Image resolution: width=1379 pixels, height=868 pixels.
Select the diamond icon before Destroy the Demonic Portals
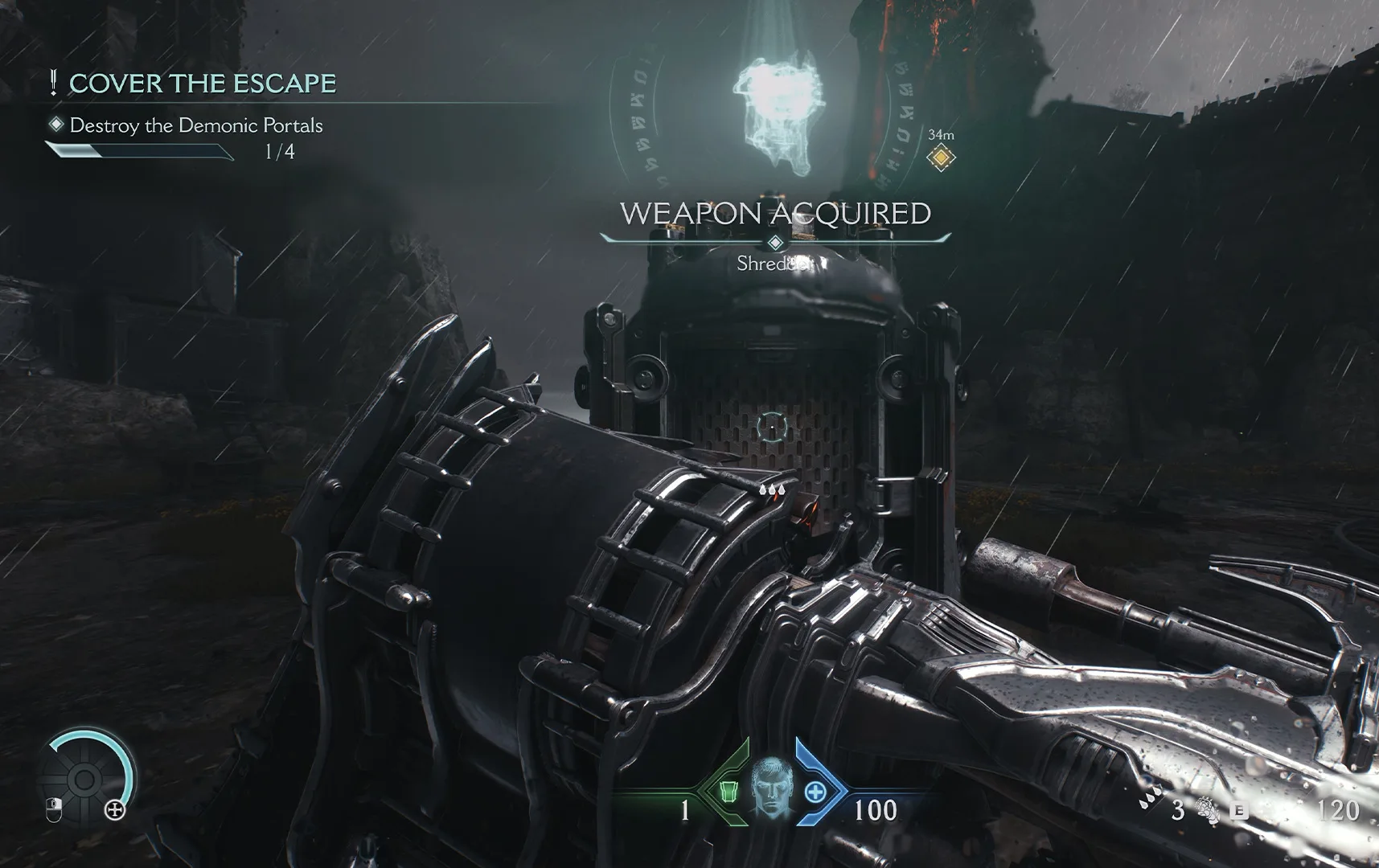[x=55, y=126]
